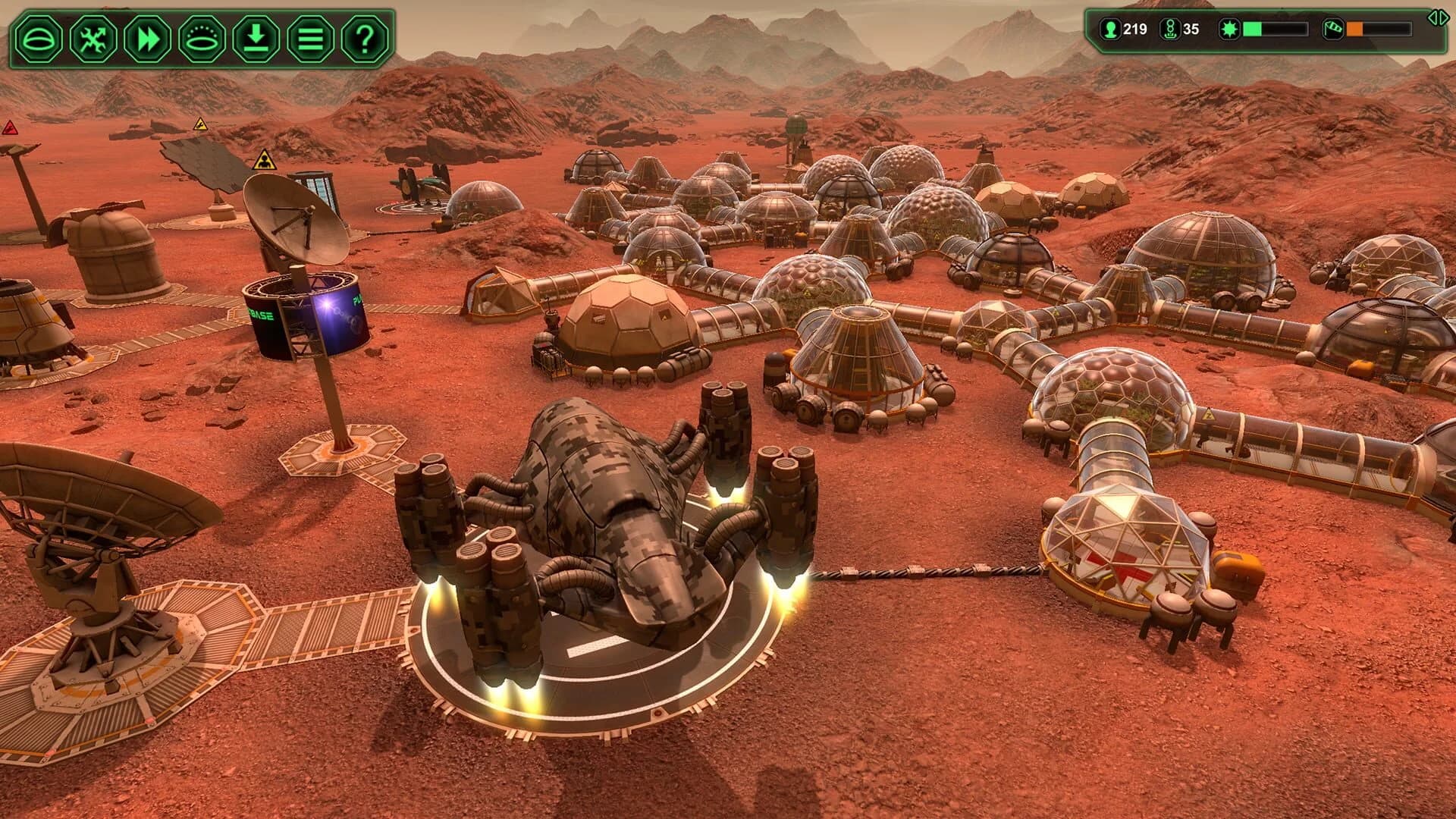Image resolution: width=1456 pixels, height=819 pixels.
Task: Select the construction tools icon
Action: pos(93,36)
